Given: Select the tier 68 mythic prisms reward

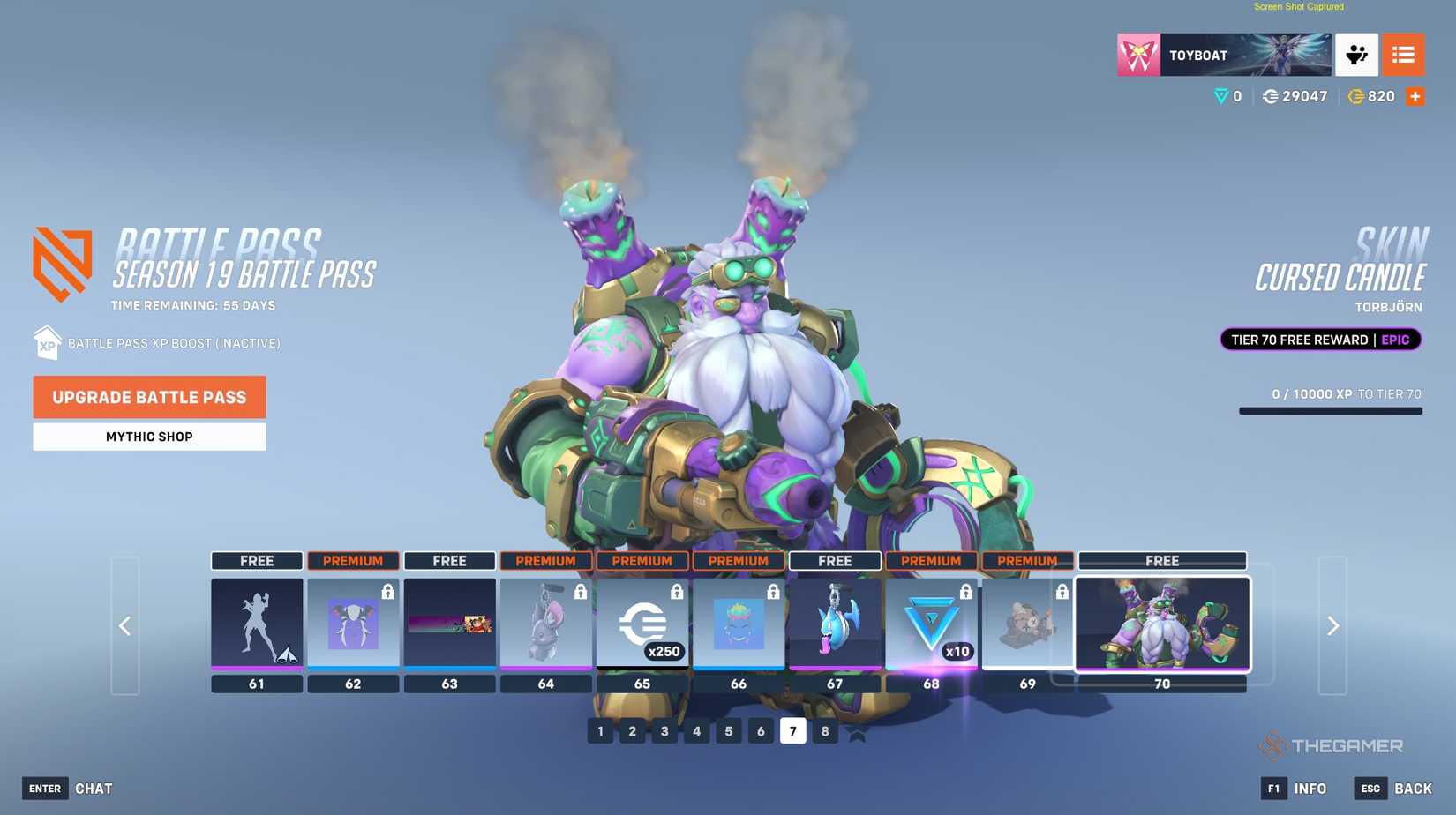Looking at the screenshot, I should point(931,624).
